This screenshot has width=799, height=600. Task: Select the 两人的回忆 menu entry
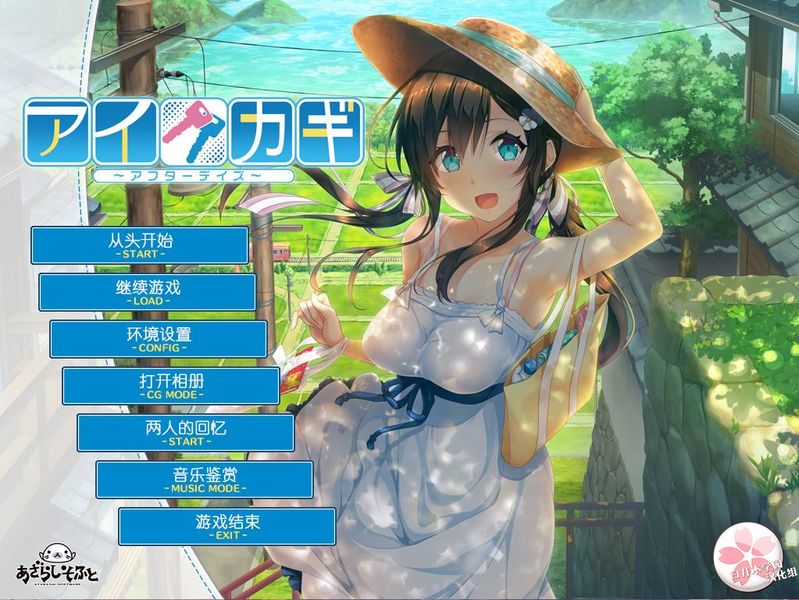coord(186,433)
